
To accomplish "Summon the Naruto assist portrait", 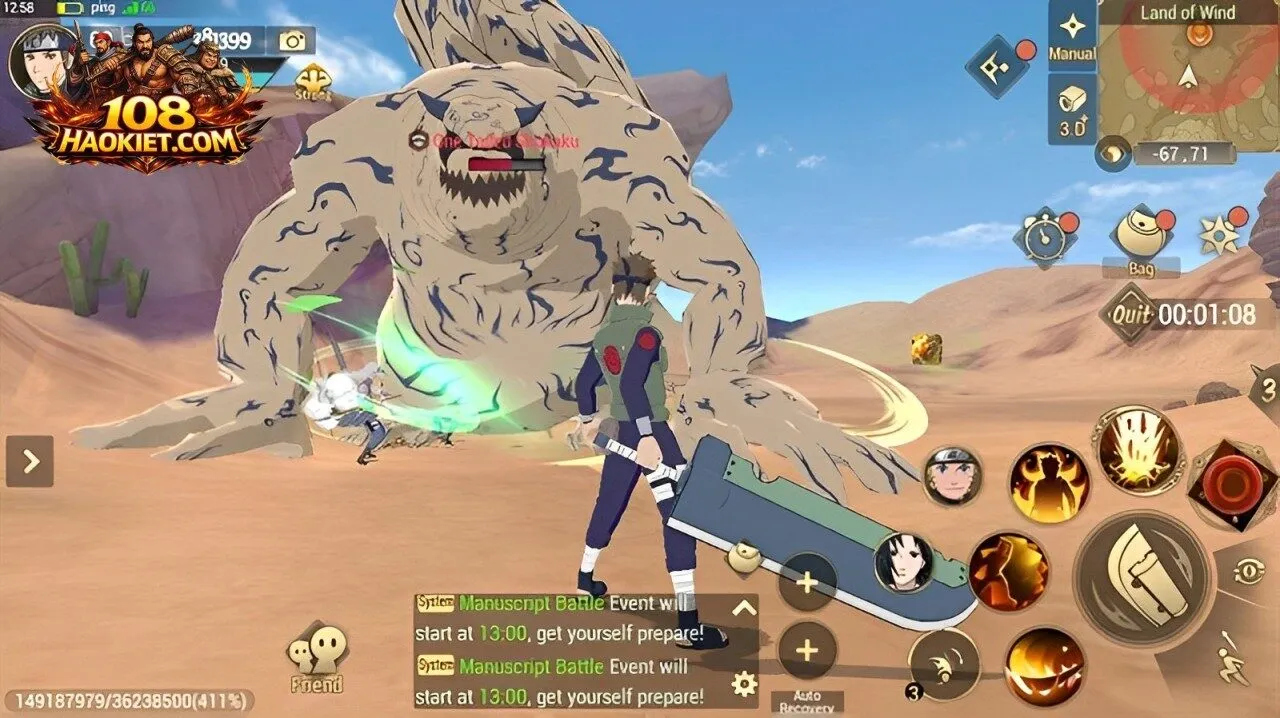I will point(951,477).
